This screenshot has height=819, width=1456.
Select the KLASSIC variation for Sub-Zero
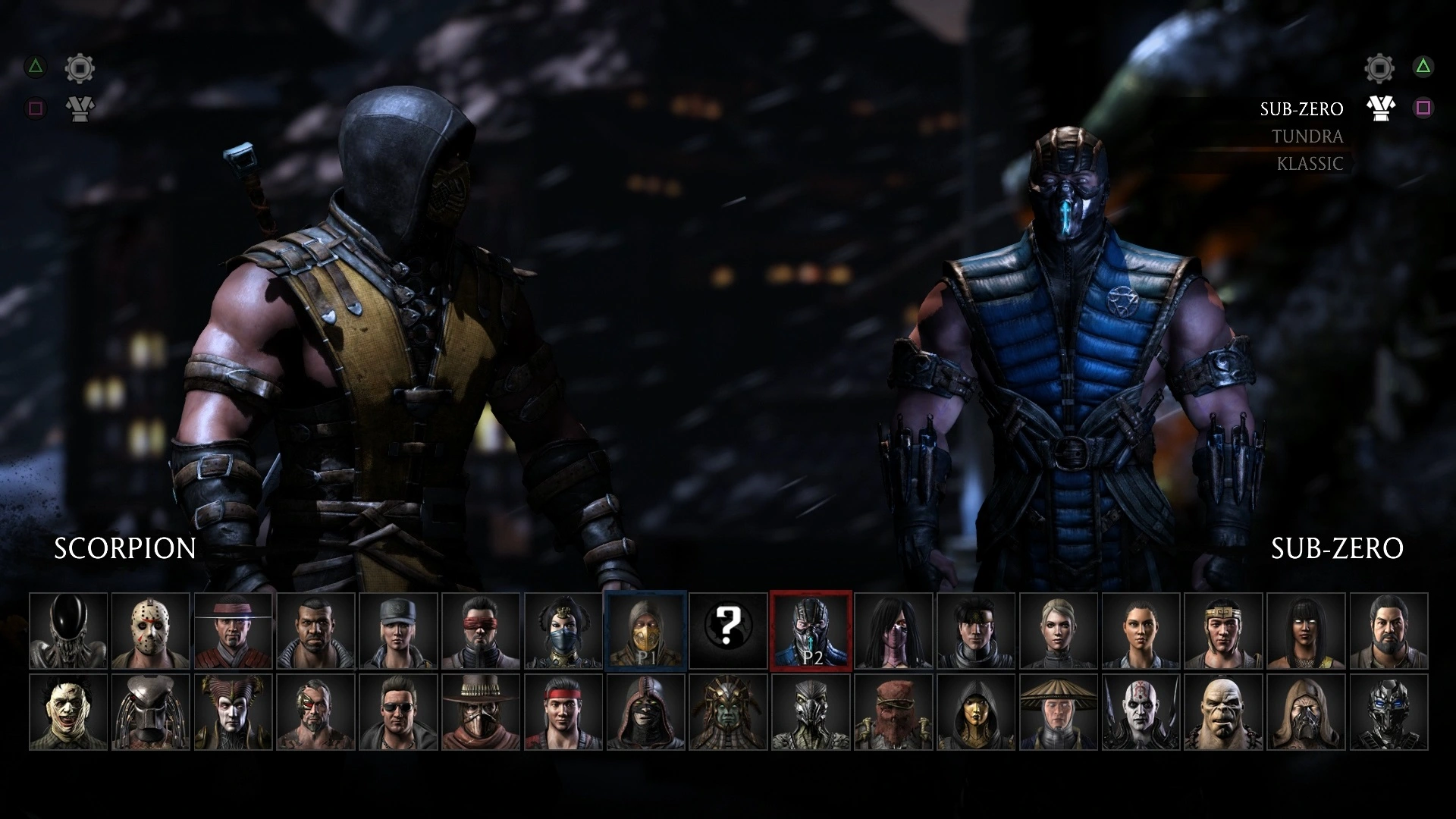(1309, 163)
